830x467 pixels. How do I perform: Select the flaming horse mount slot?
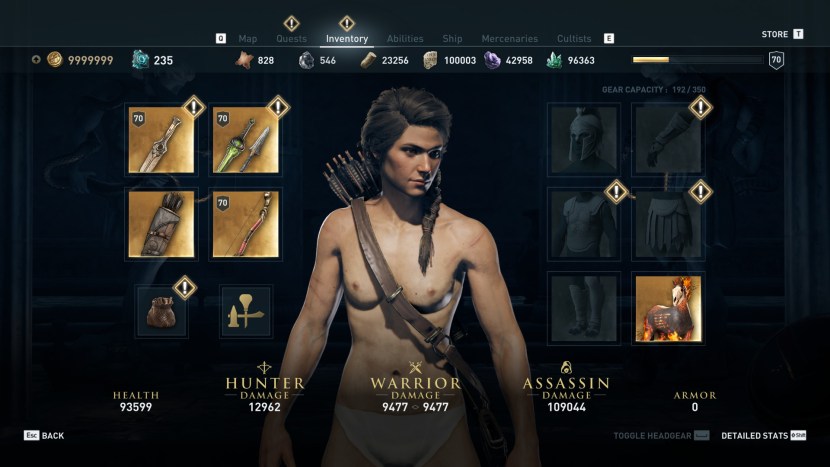coord(668,308)
